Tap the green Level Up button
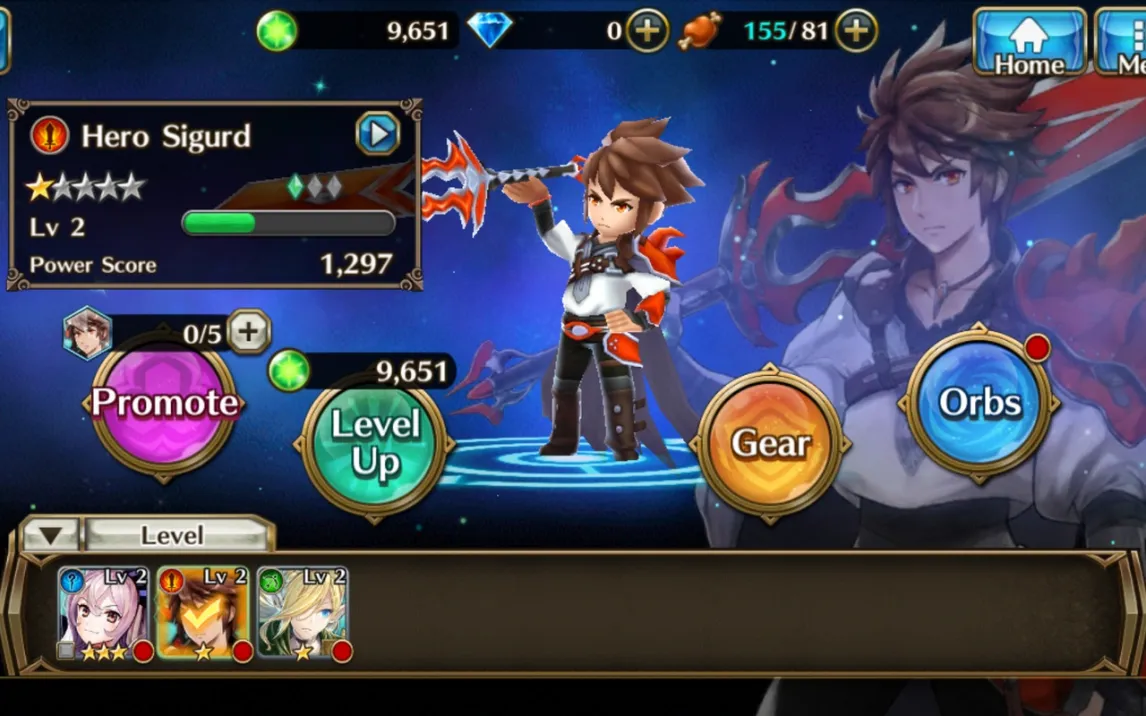 (375, 443)
